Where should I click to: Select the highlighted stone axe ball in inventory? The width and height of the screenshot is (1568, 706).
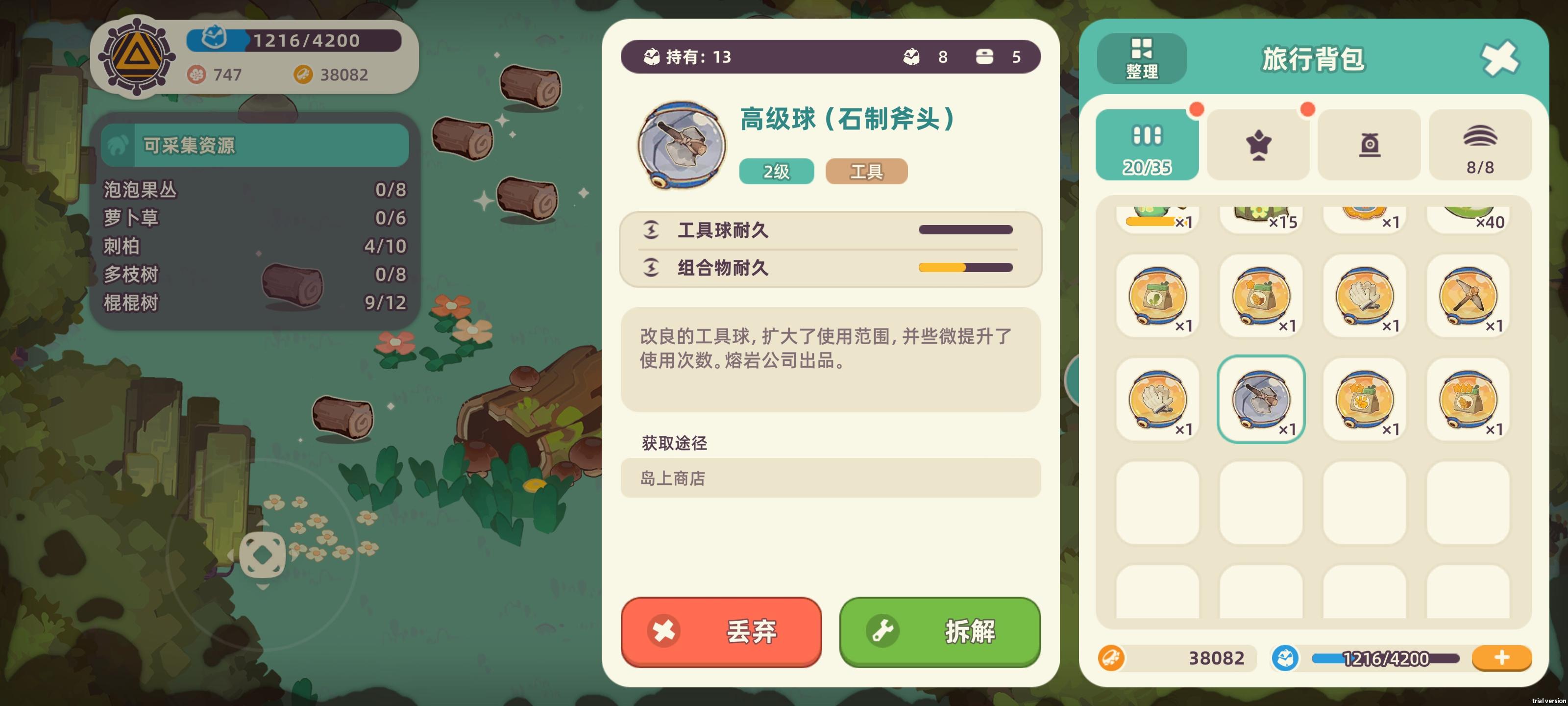1261,399
